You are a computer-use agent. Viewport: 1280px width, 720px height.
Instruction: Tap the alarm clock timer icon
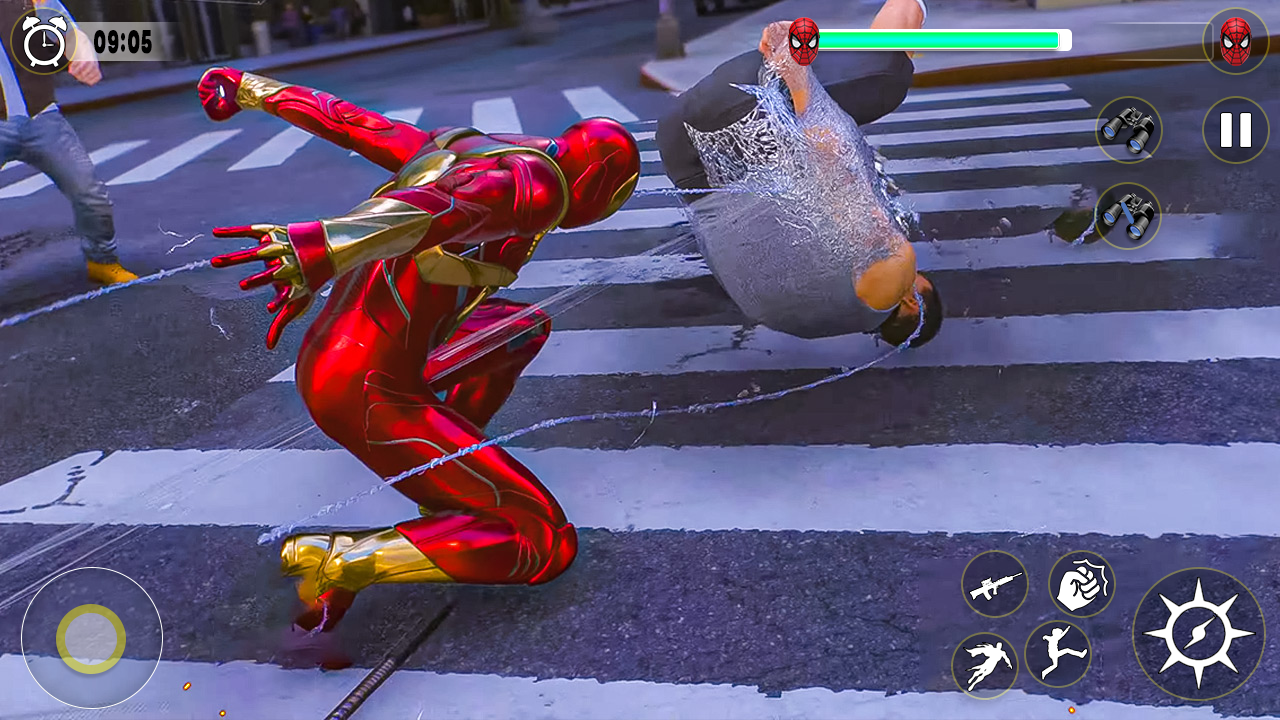pyautogui.click(x=40, y=42)
